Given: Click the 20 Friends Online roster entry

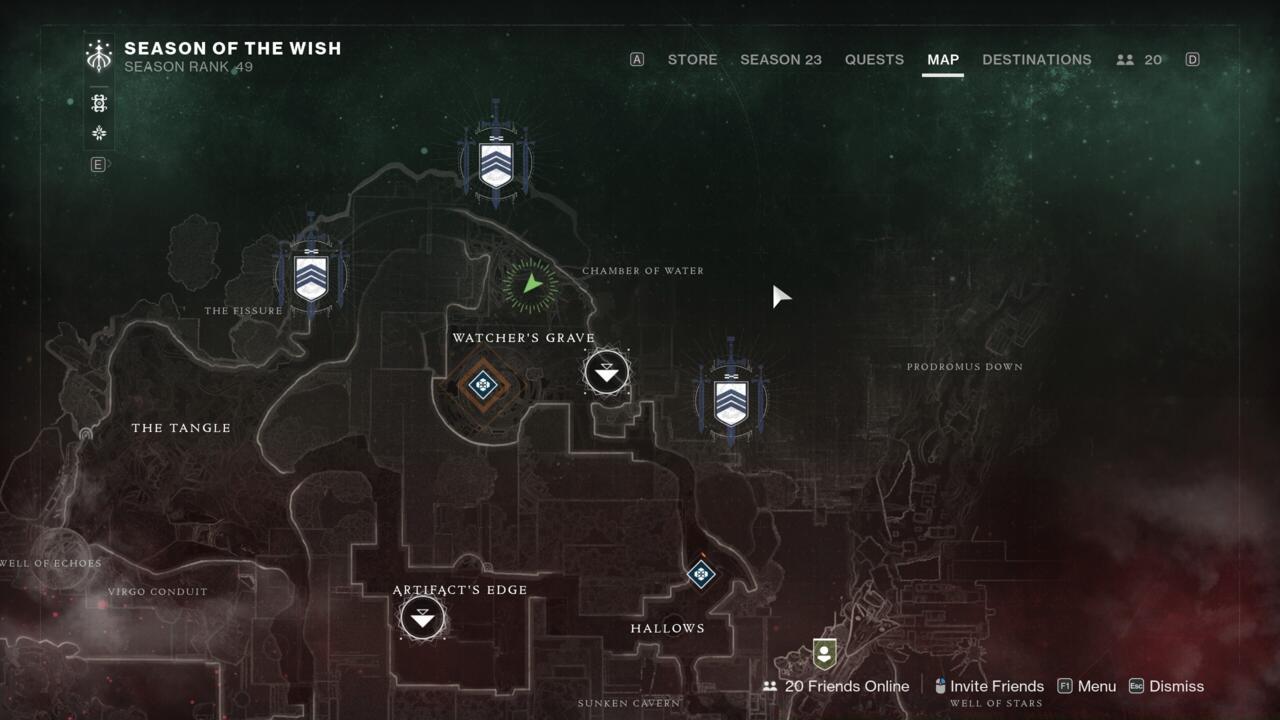Looking at the screenshot, I should (847, 686).
